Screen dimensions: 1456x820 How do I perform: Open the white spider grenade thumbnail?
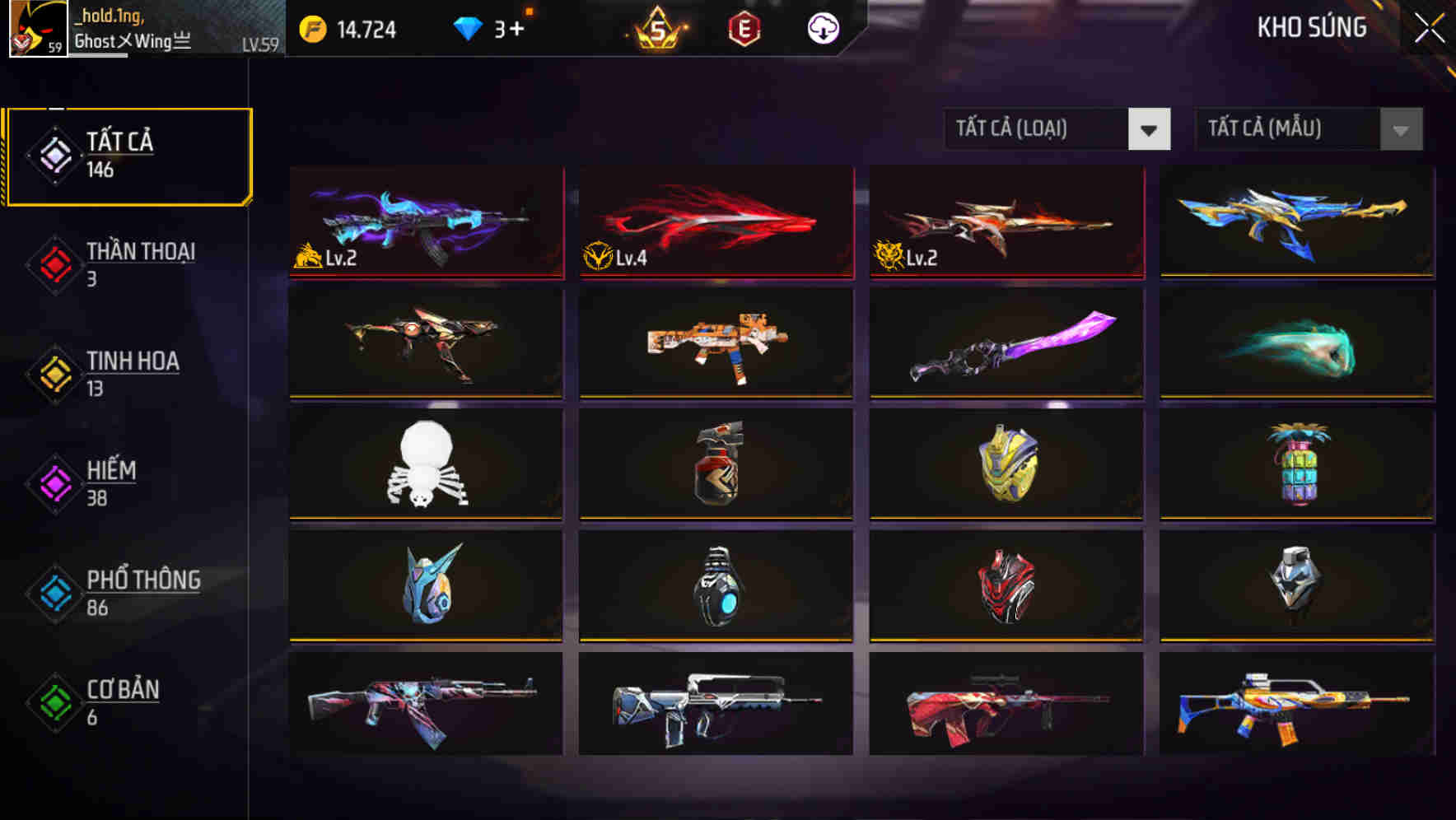pyautogui.click(x=425, y=464)
